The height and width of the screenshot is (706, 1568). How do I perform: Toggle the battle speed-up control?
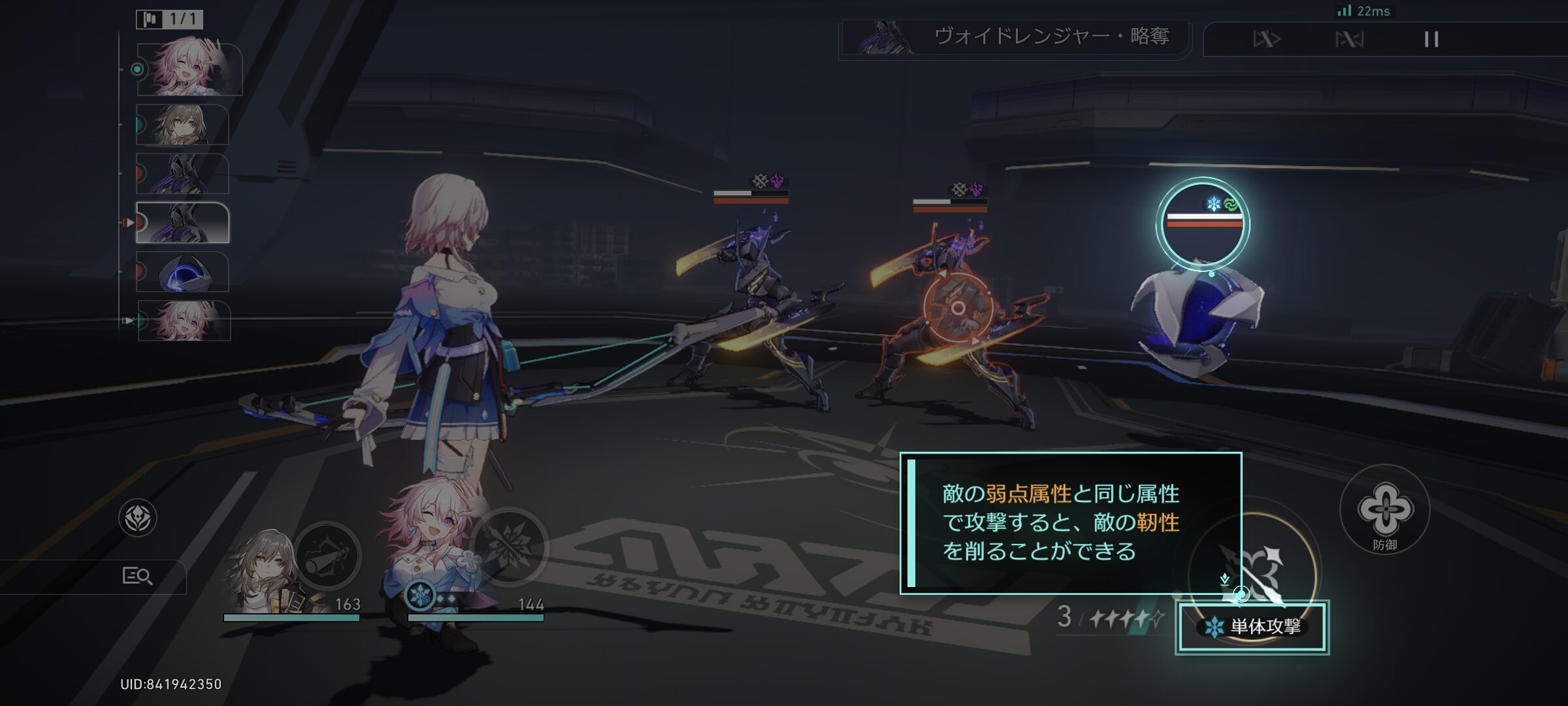point(1267,40)
